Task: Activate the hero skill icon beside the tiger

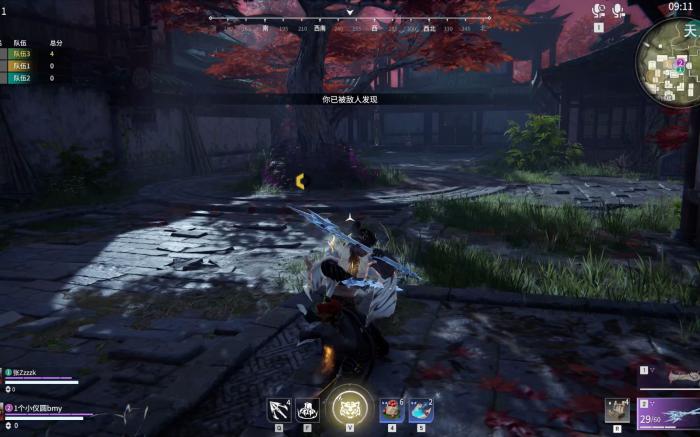Action: 307,409
